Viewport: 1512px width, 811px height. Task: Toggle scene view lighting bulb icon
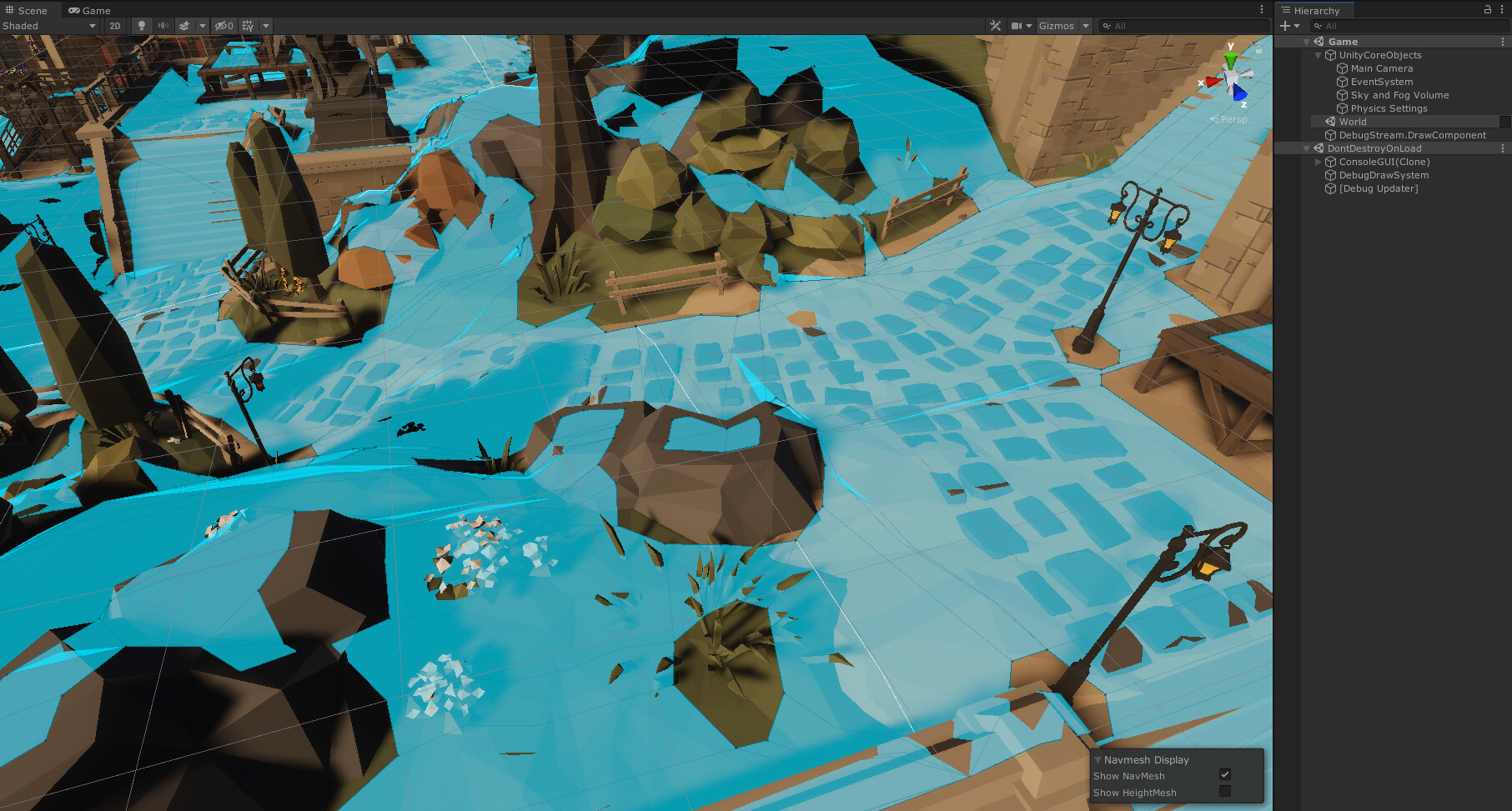pyautogui.click(x=142, y=26)
